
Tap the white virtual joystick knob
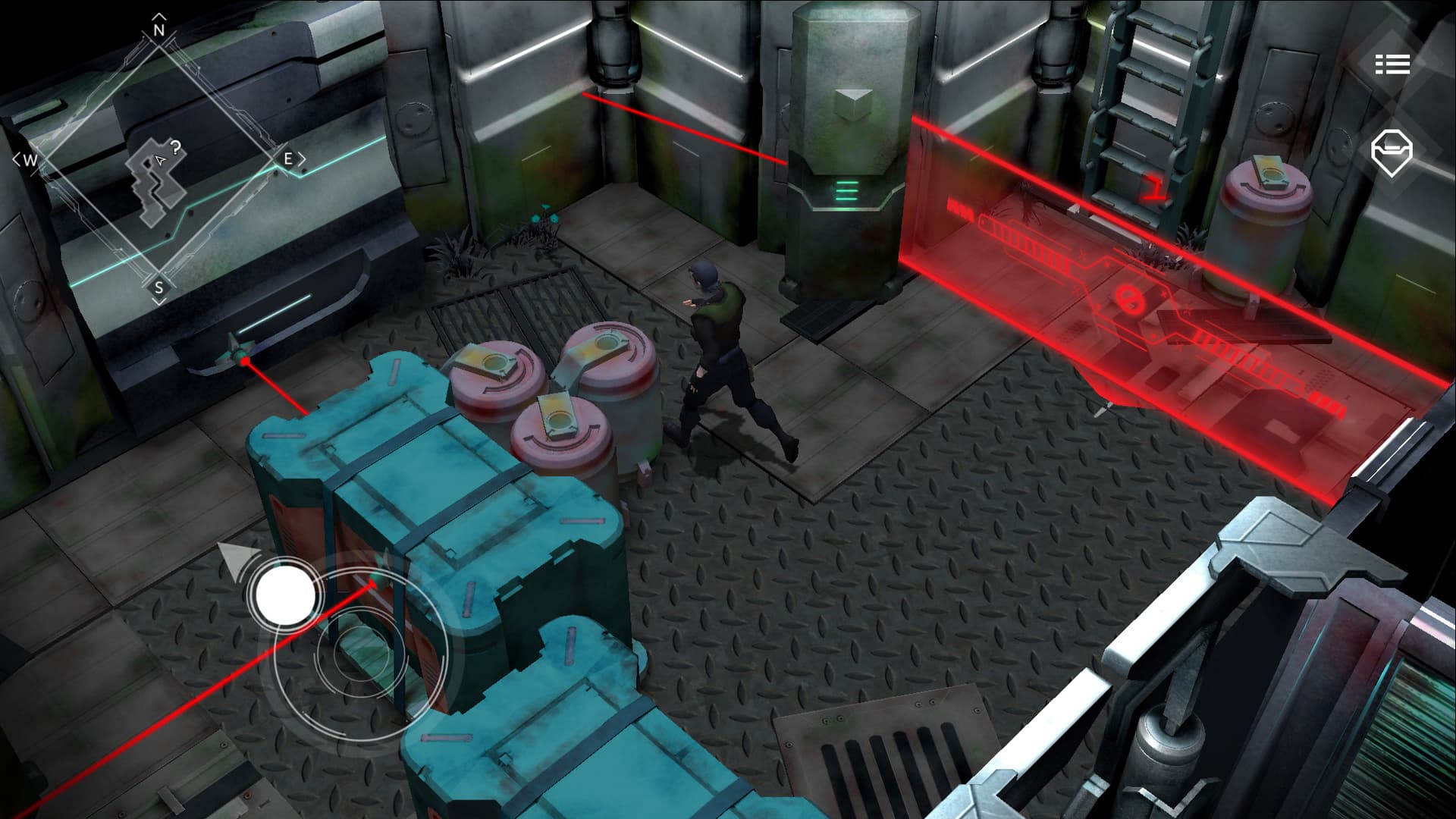[285, 595]
